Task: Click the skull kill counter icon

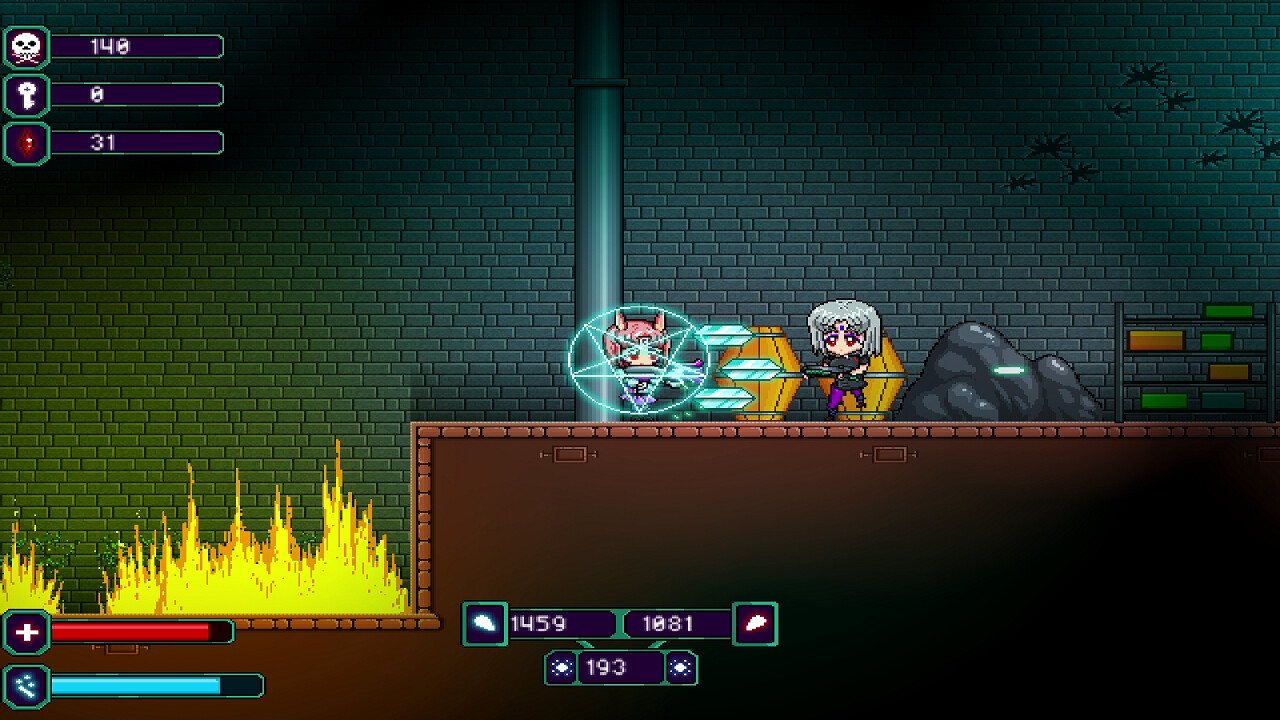Action: coord(26,47)
